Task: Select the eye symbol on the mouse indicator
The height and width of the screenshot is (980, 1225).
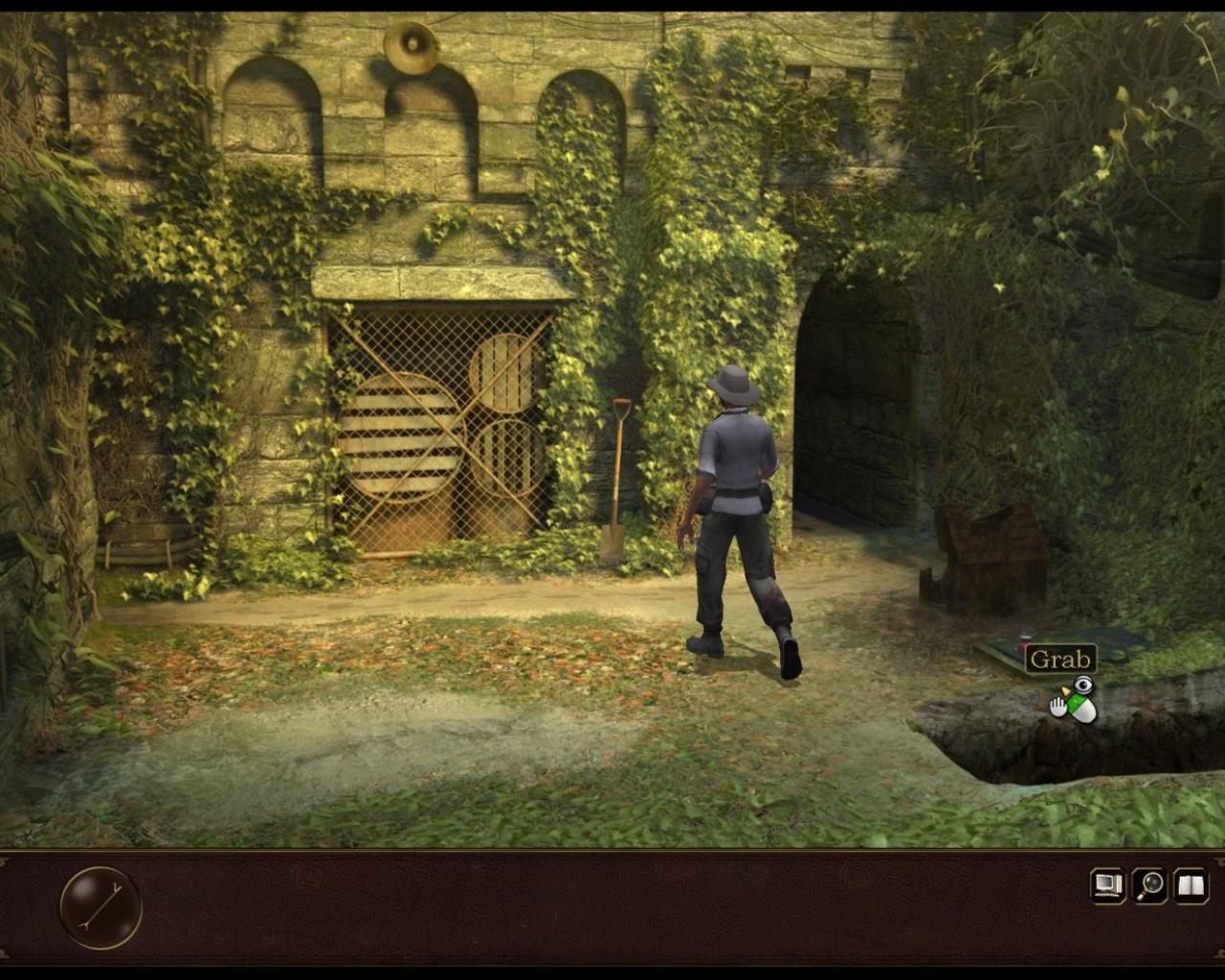Action: (1083, 683)
